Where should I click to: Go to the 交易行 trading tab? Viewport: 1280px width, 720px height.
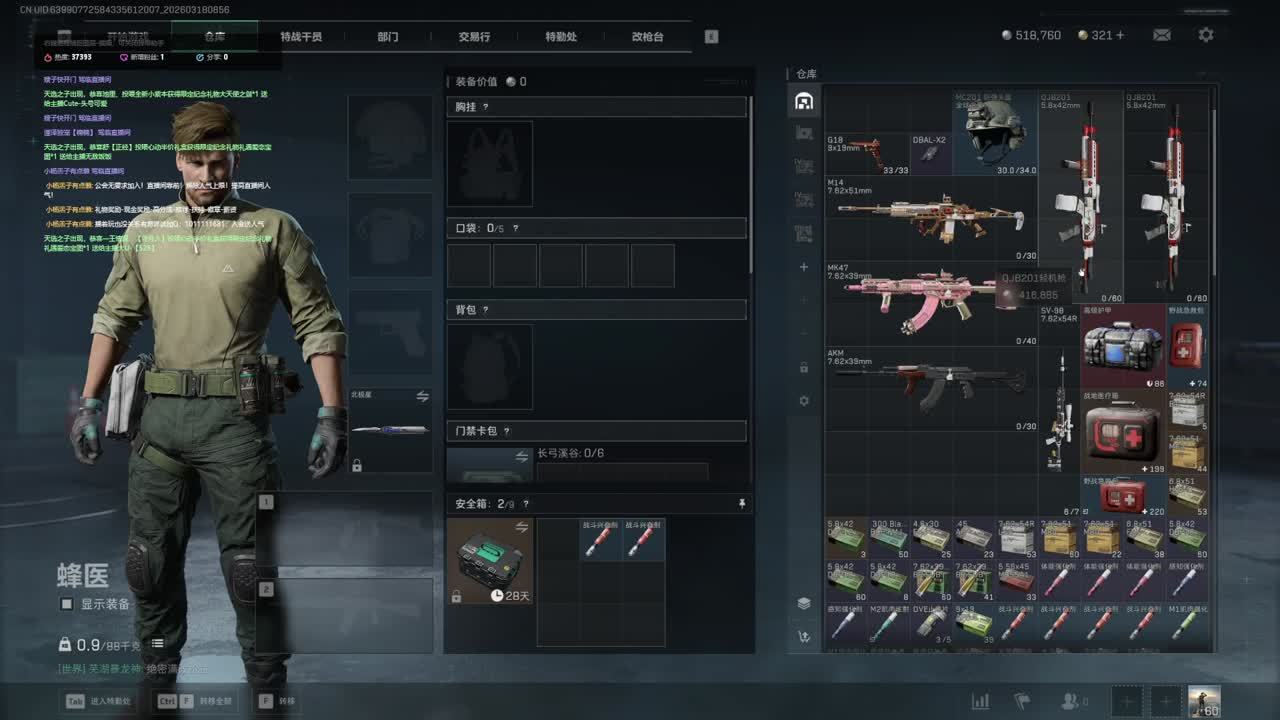(x=474, y=37)
